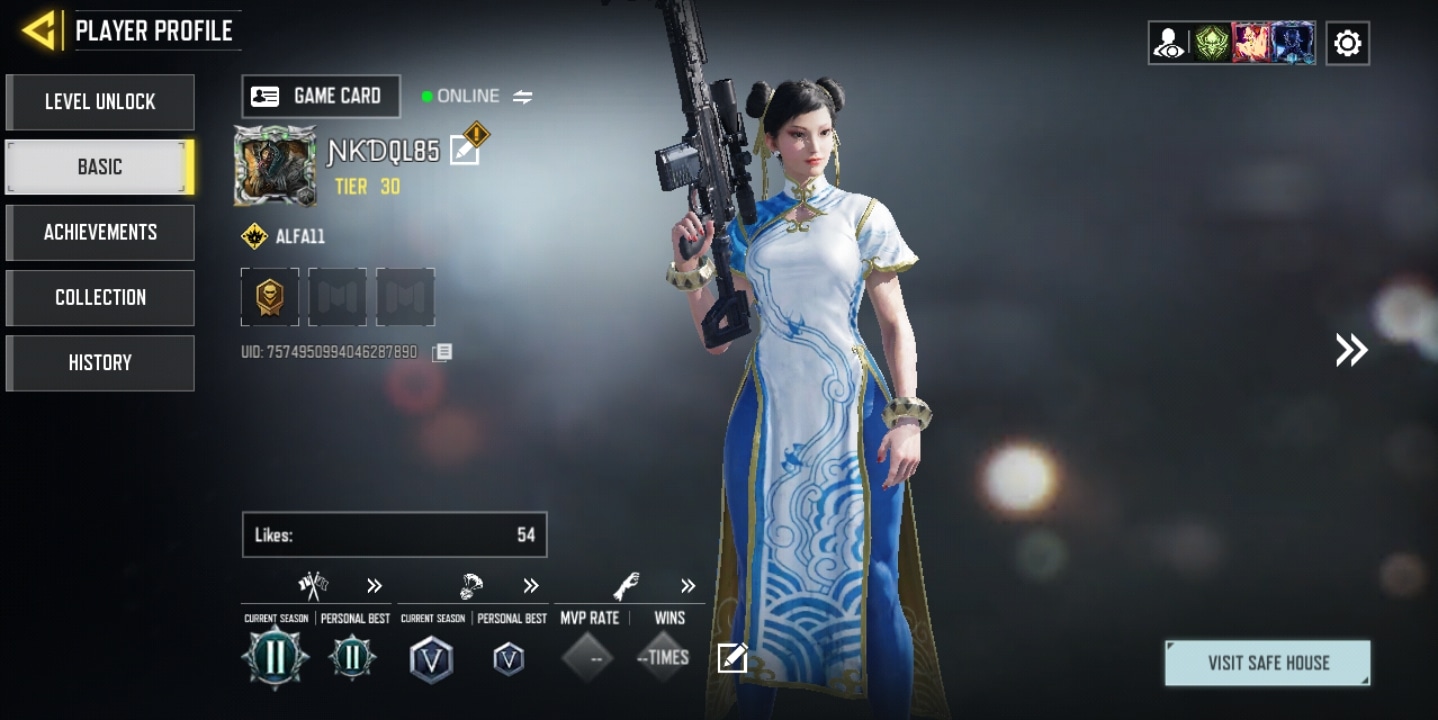Open the gold skull medal slot
Screen dimensions: 1438x720
pyautogui.click(x=270, y=296)
